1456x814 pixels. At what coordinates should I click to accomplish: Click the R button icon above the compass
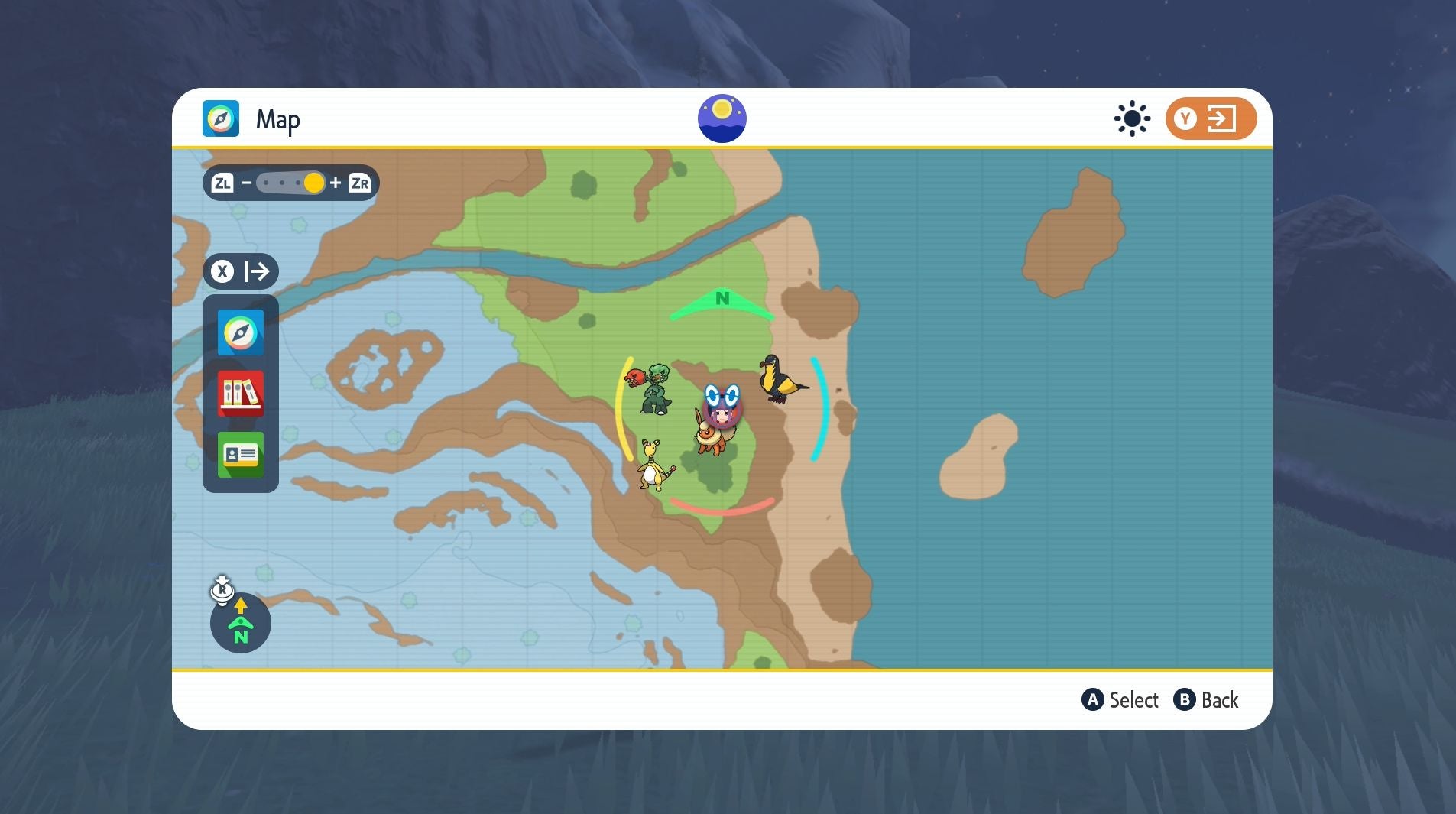[222, 589]
